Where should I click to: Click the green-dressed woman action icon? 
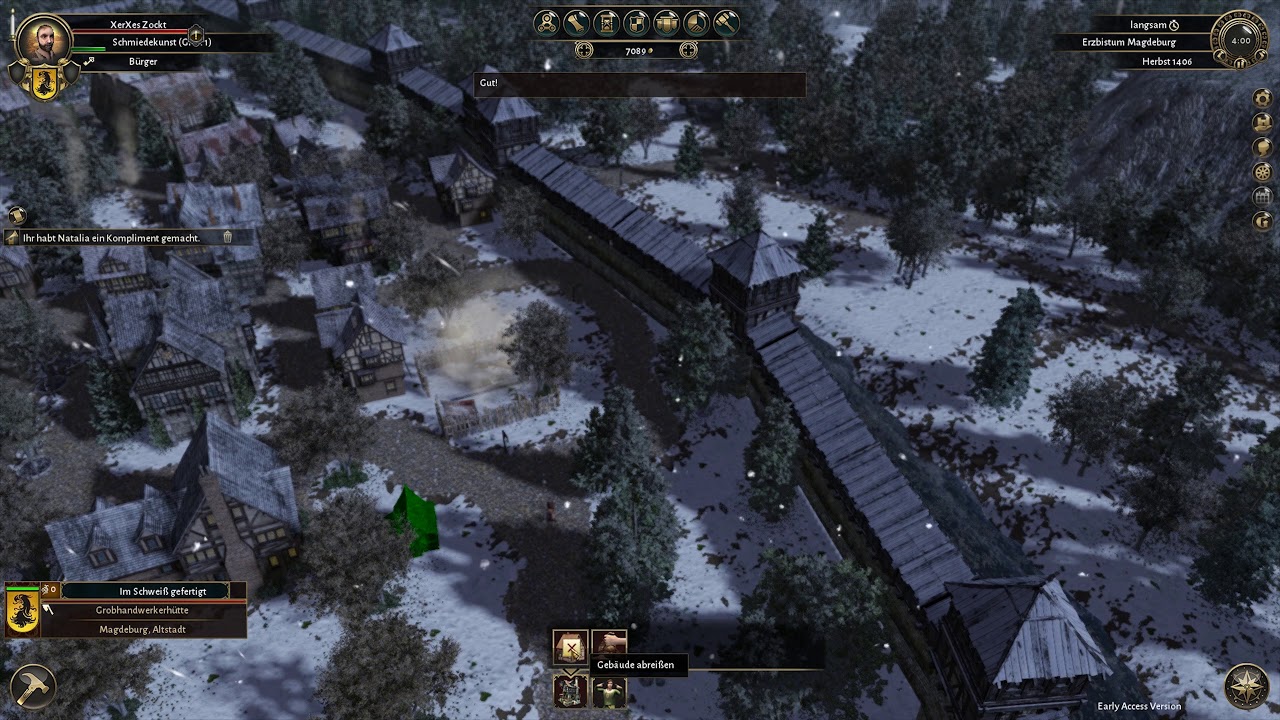[x=609, y=691]
